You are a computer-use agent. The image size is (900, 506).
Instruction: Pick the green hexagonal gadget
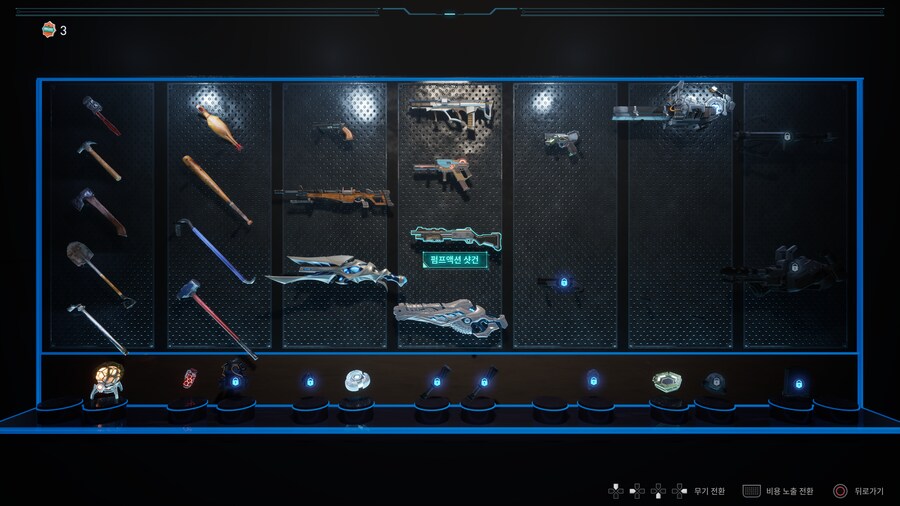click(667, 382)
